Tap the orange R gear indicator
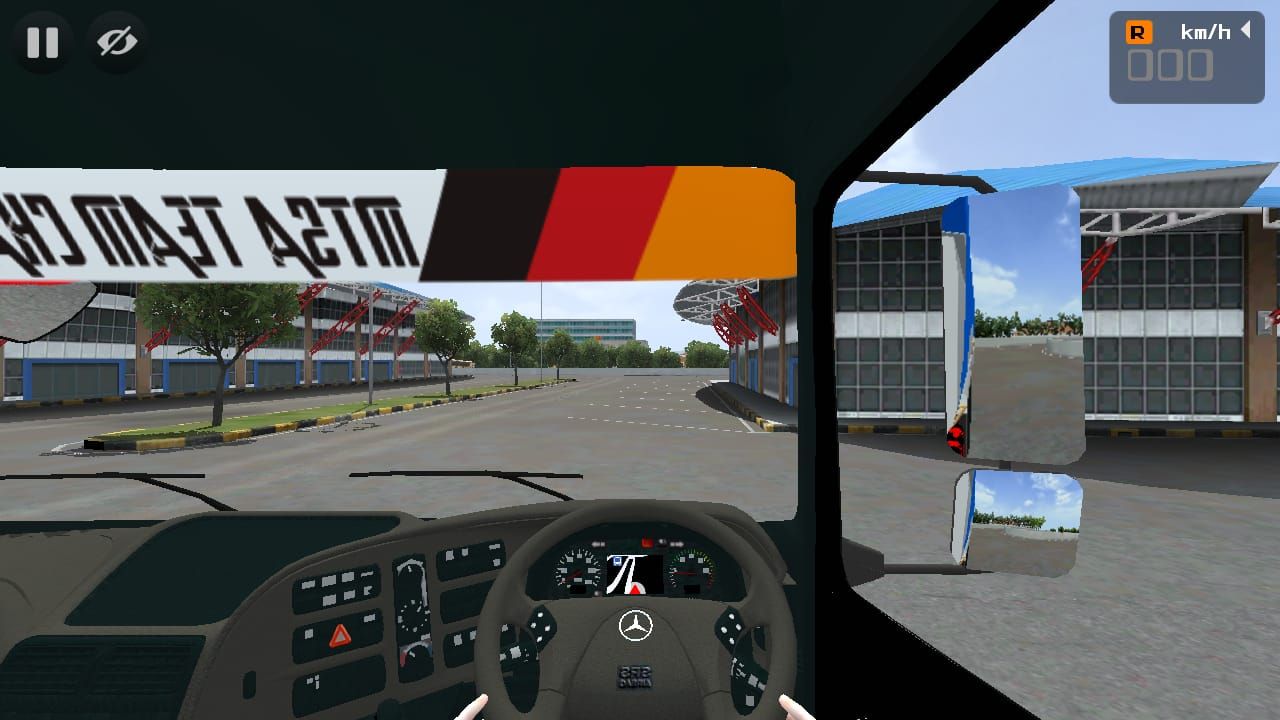The image size is (1280, 720). [1139, 32]
